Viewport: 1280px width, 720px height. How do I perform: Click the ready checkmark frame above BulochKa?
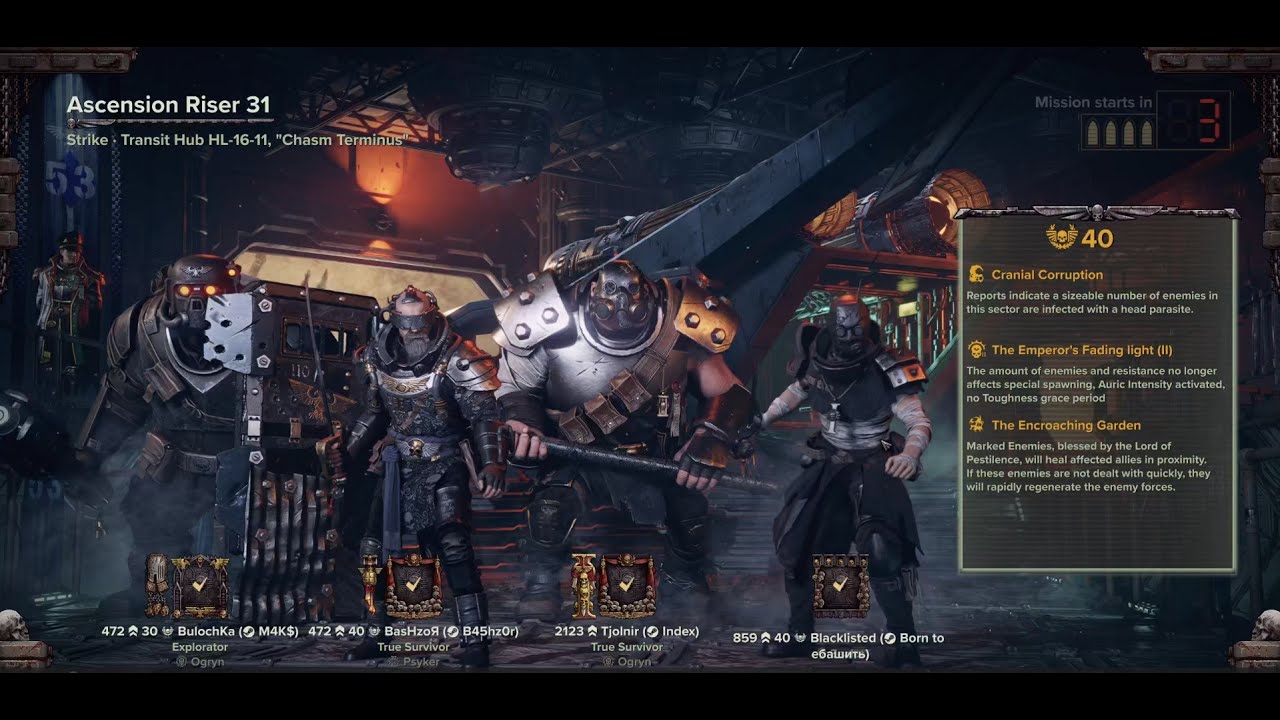pos(200,586)
